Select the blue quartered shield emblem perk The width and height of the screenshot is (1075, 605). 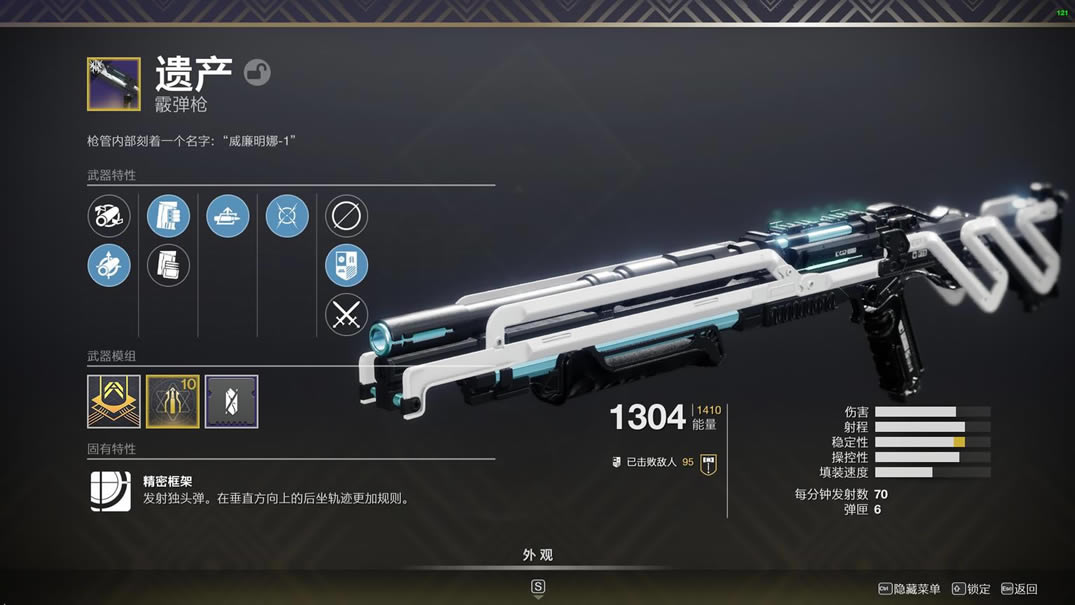346,266
